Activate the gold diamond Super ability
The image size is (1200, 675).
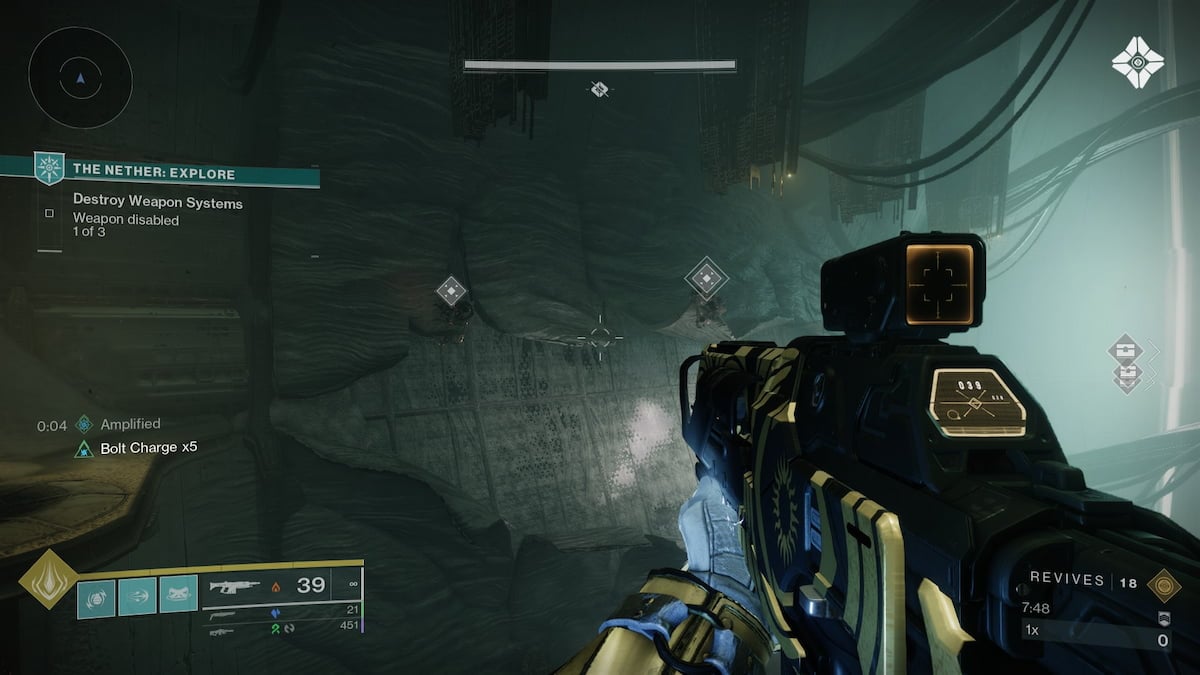point(47,579)
